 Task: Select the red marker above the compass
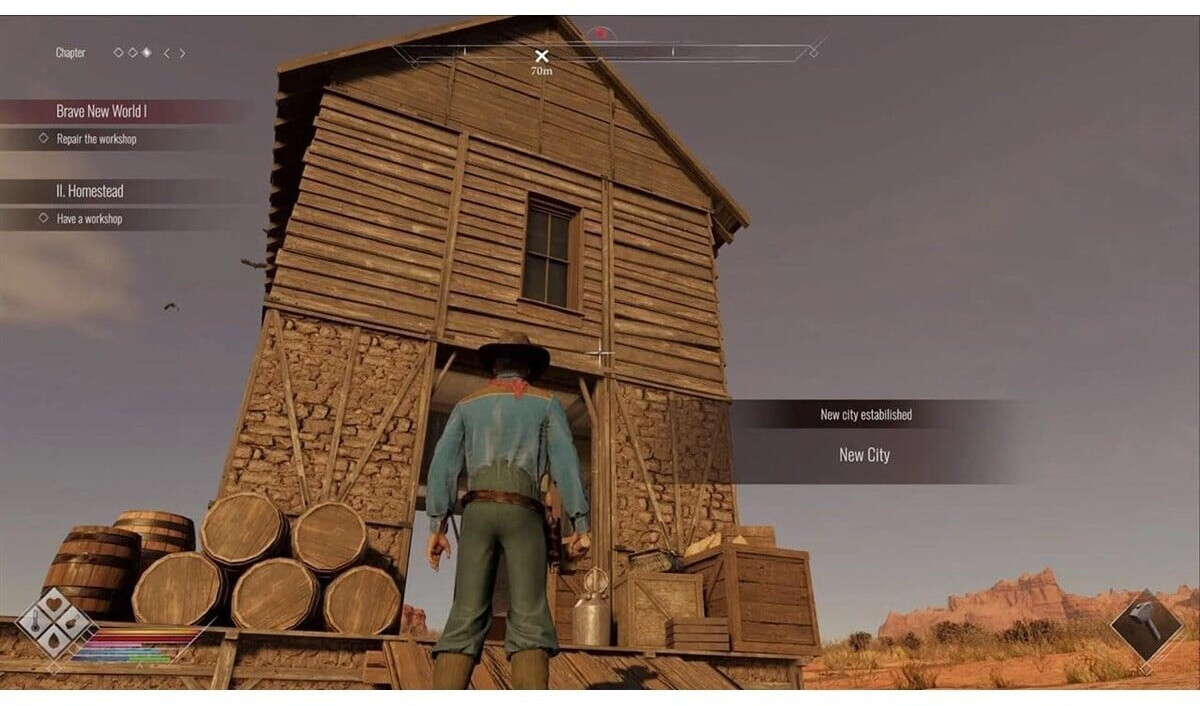coord(600,33)
